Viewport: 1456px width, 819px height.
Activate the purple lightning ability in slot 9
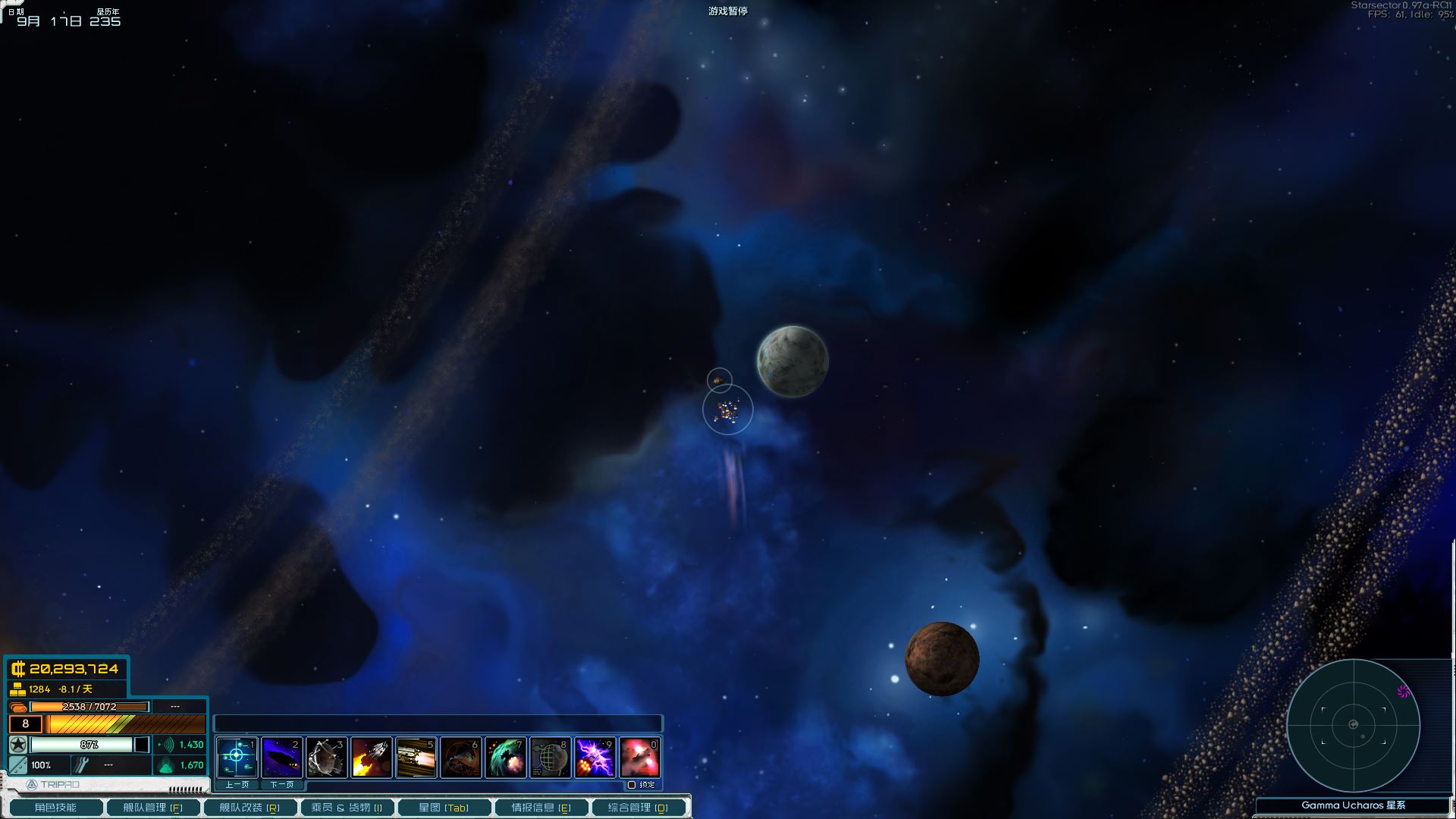pos(595,757)
